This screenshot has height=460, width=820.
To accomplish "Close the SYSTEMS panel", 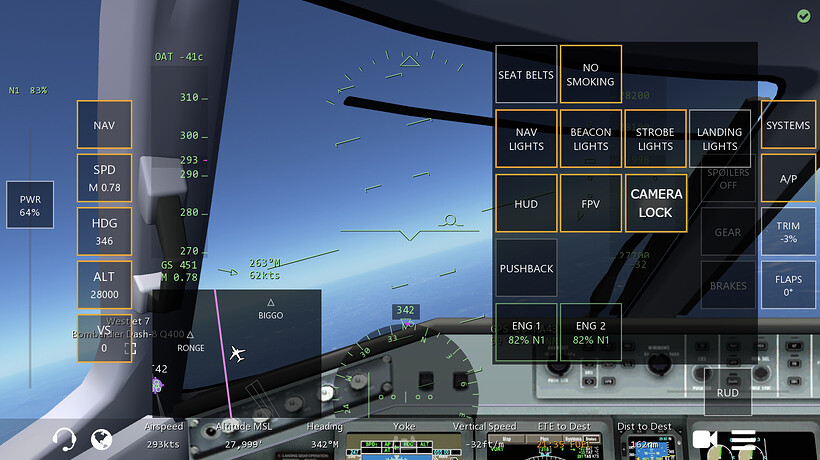I will 788,126.
